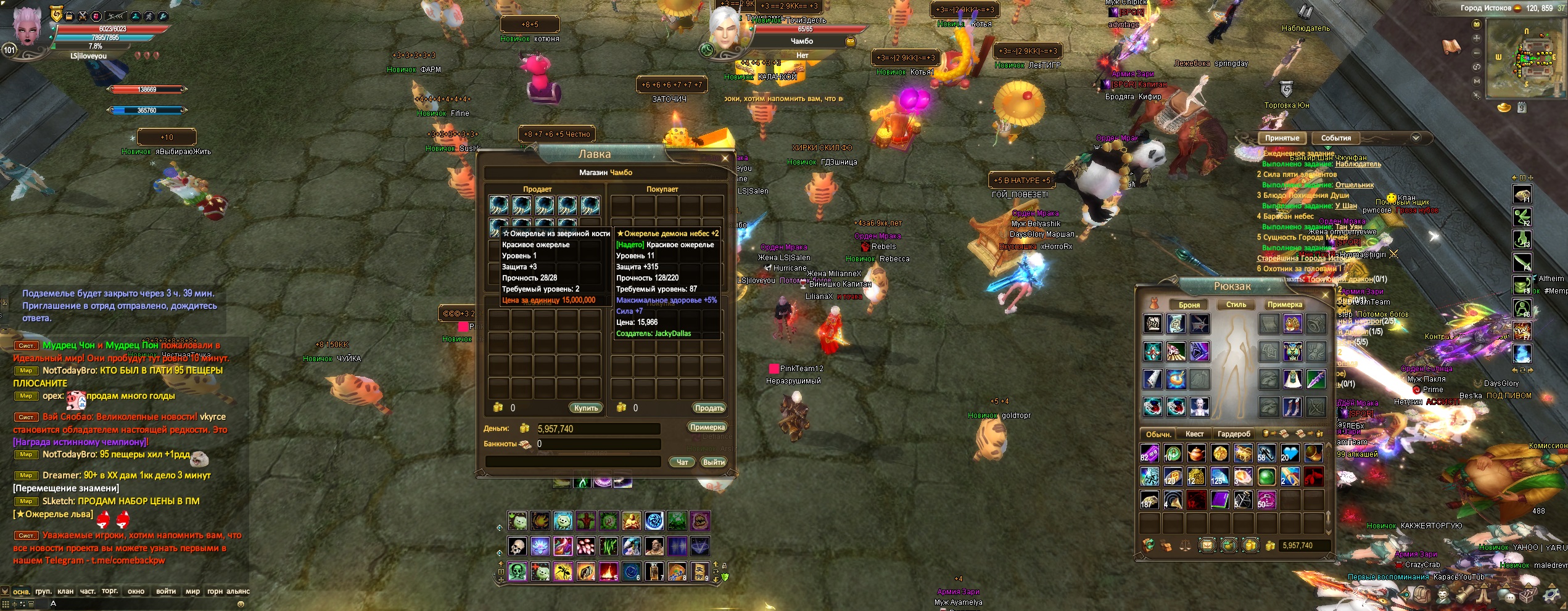1568x611 pixels.
Task: Leave the shop with Выйти button
Action: point(714,462)
